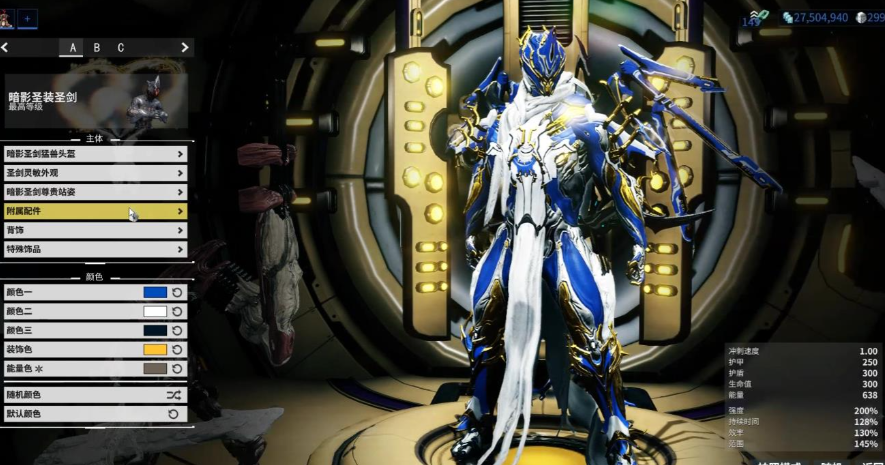Pick the yellow 装饰色 accent swatch

pyautogui.click(x=155, y=350)
